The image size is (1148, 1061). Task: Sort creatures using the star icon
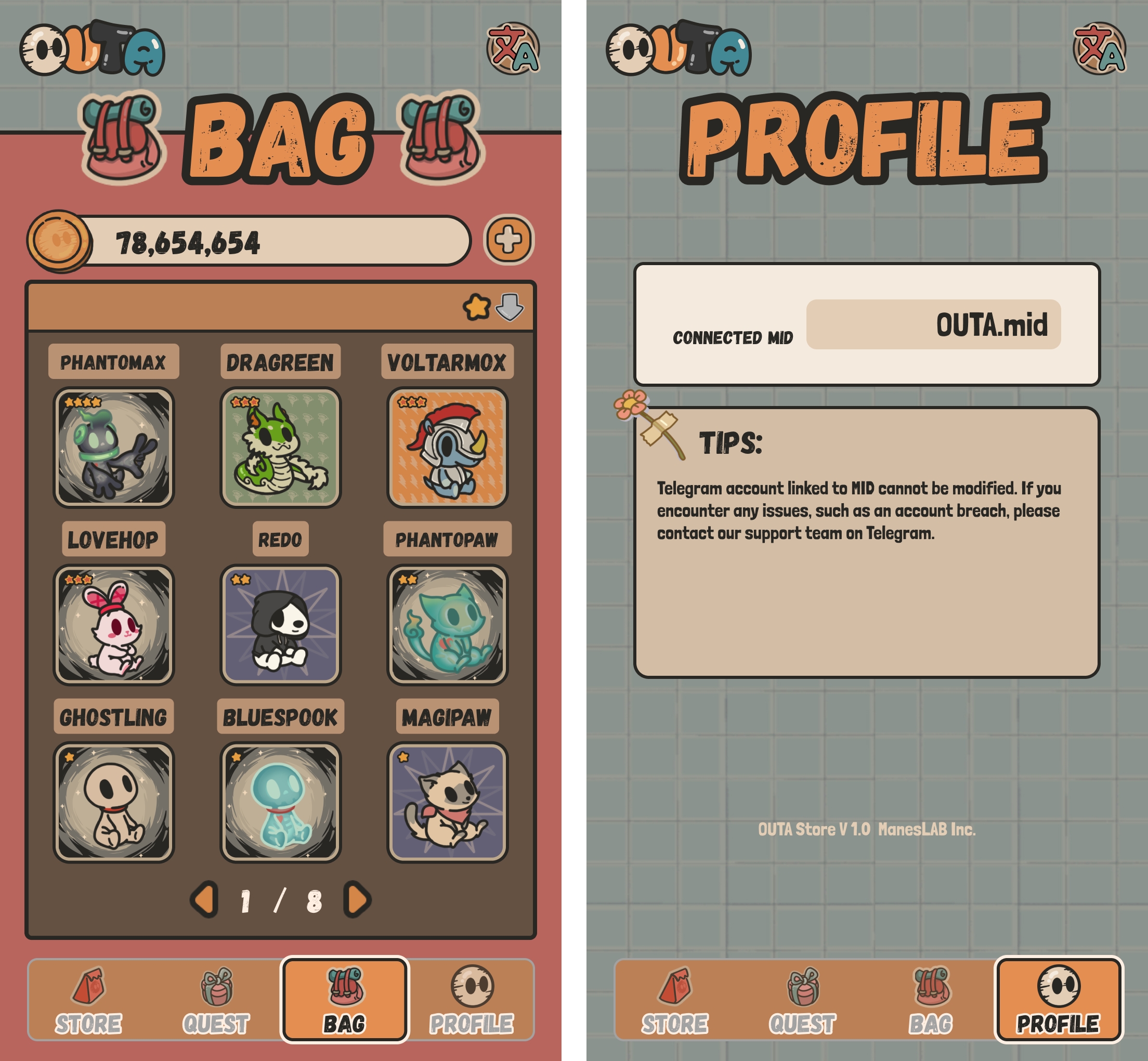tap(477, 307)
